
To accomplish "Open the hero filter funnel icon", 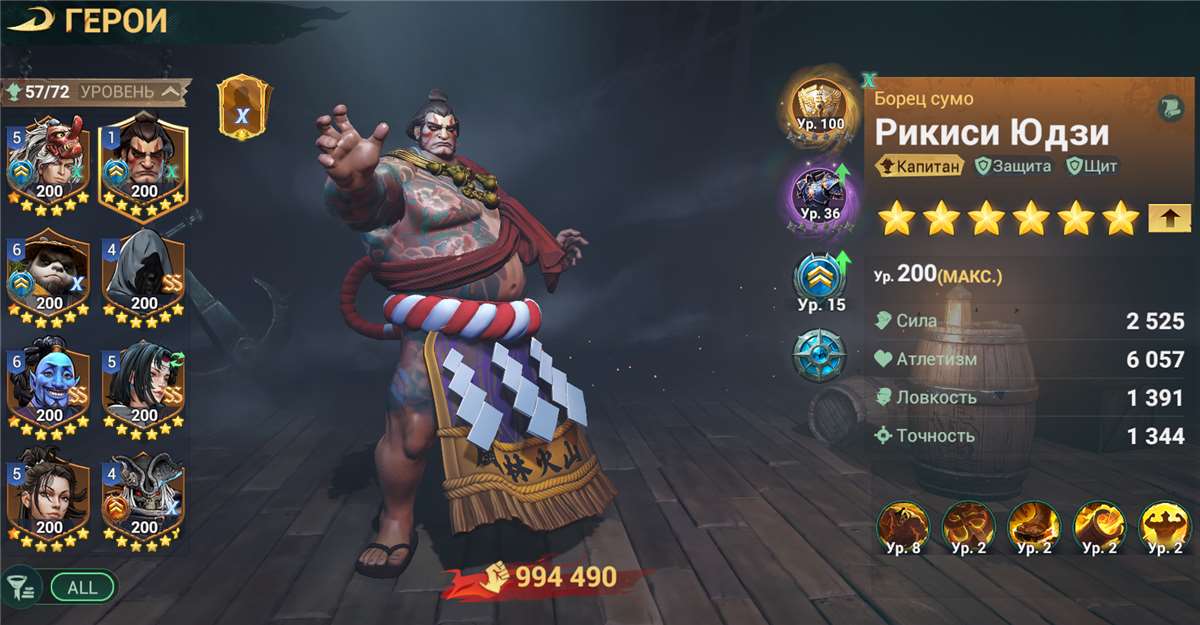I will 19,587.
